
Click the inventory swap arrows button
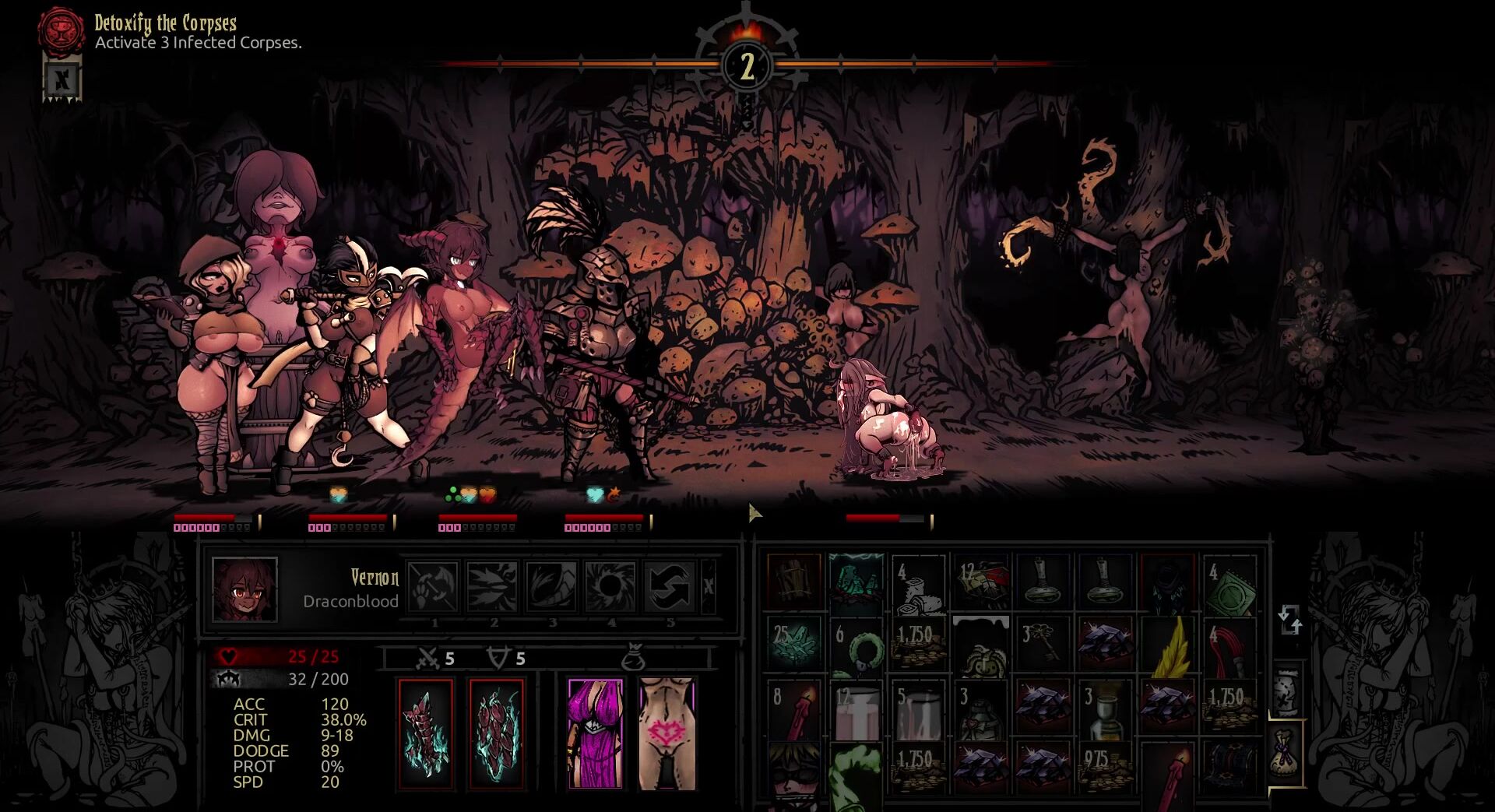coord(1289,620)
